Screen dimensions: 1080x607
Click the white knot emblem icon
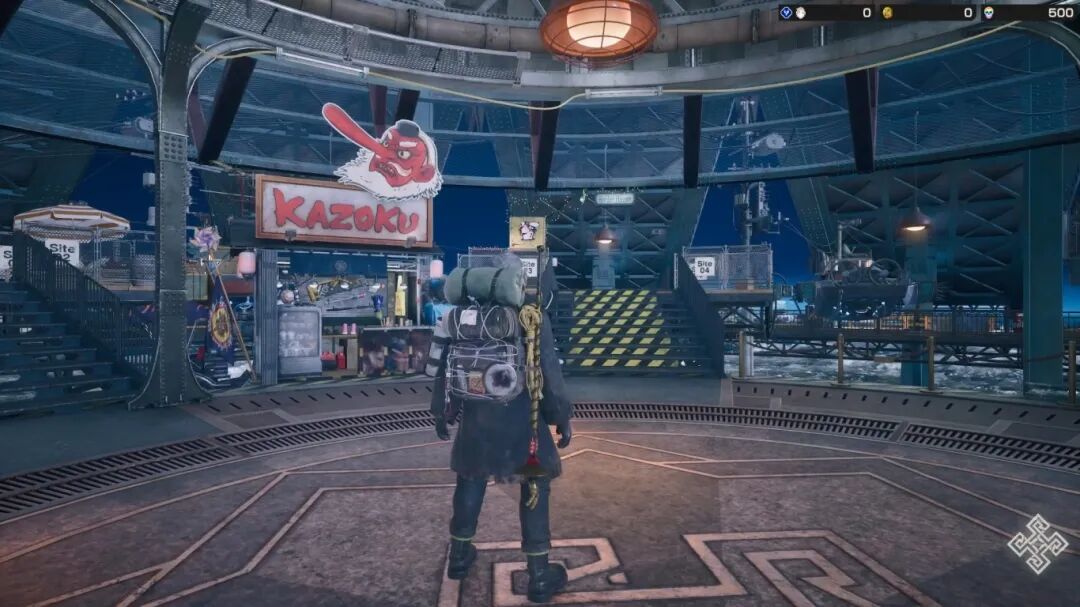[x=1038, y=544]
